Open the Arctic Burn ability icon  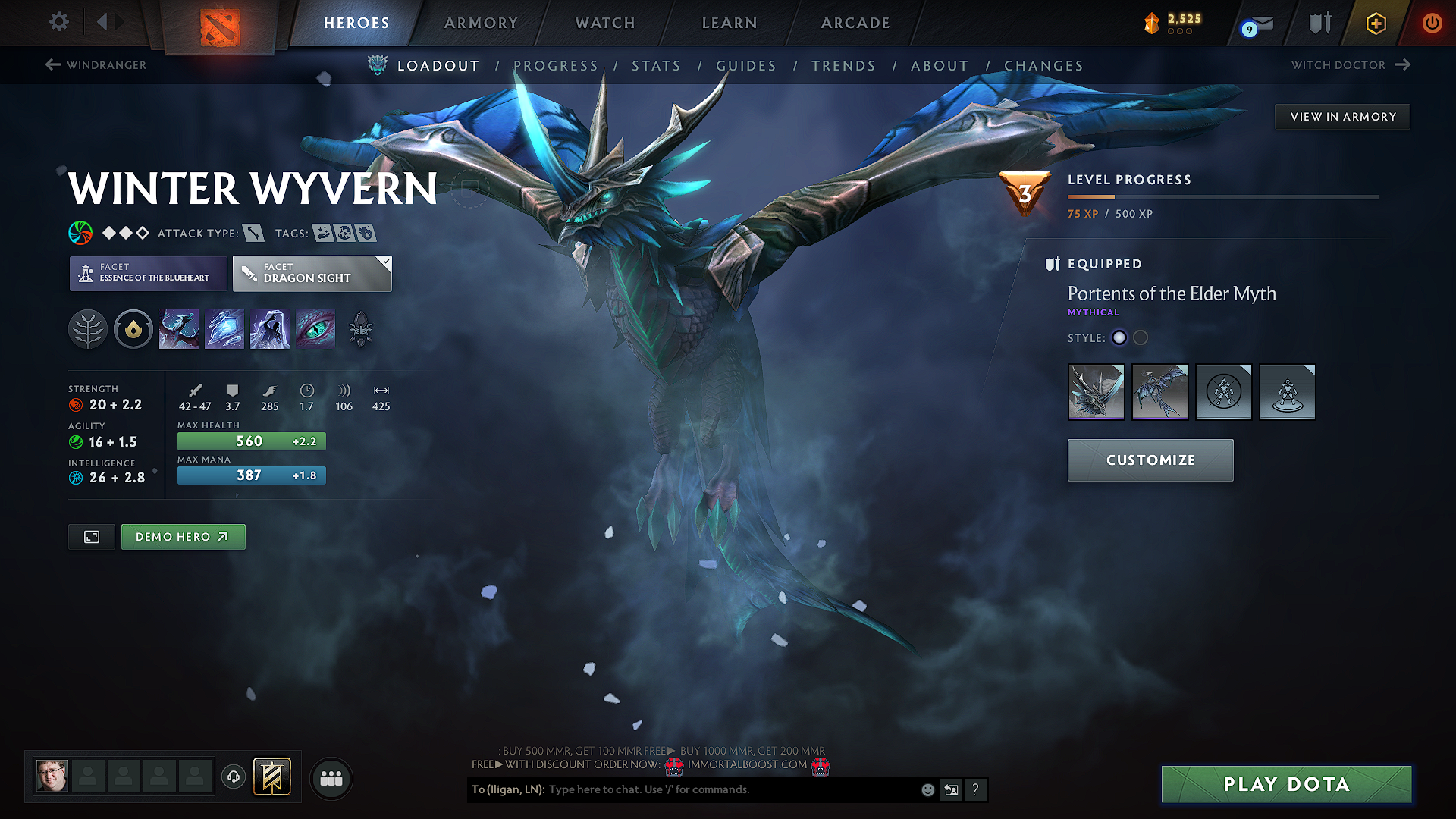(179, 328)
